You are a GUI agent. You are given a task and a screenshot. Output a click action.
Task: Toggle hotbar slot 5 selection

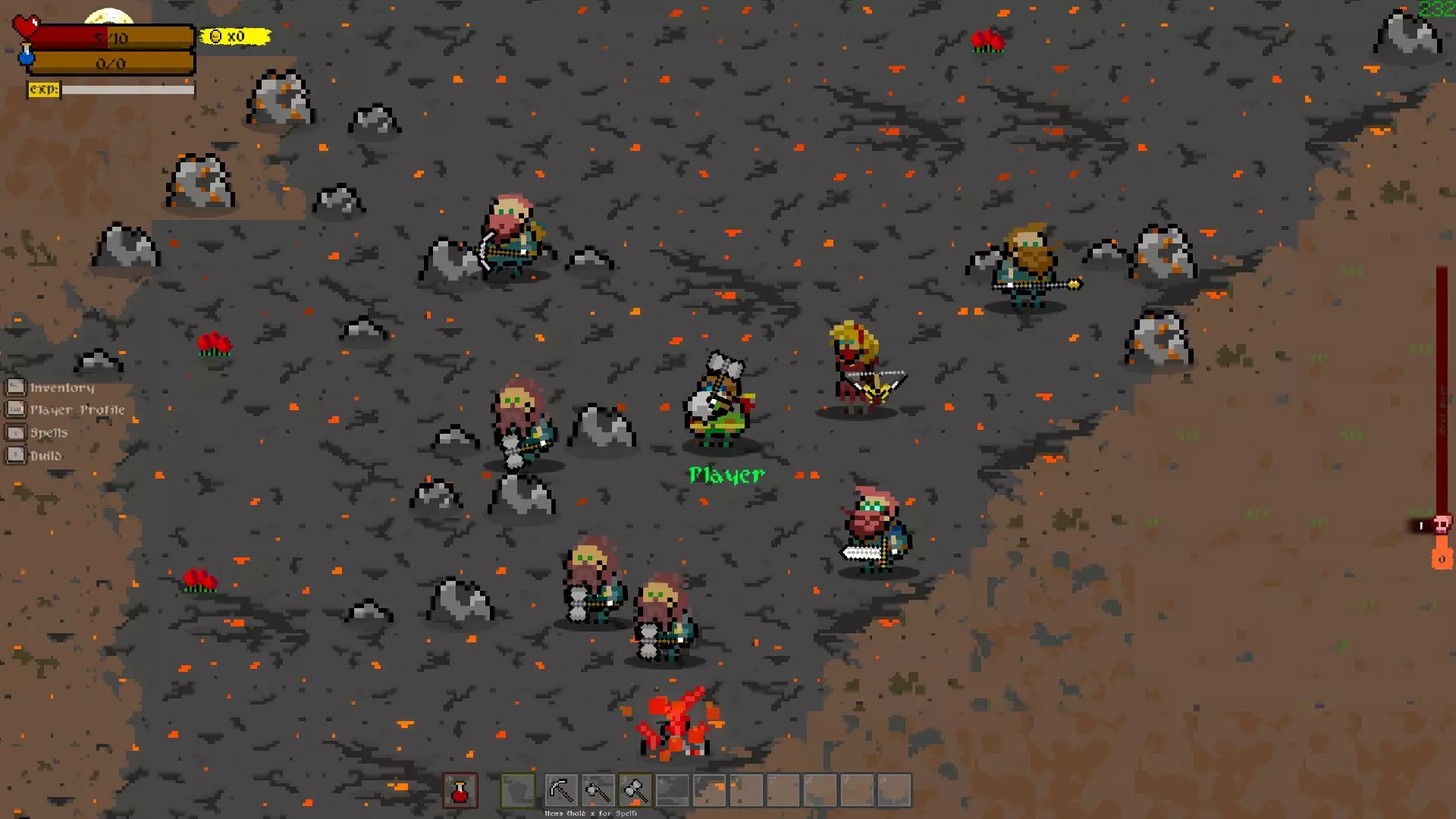pos(708,790)
